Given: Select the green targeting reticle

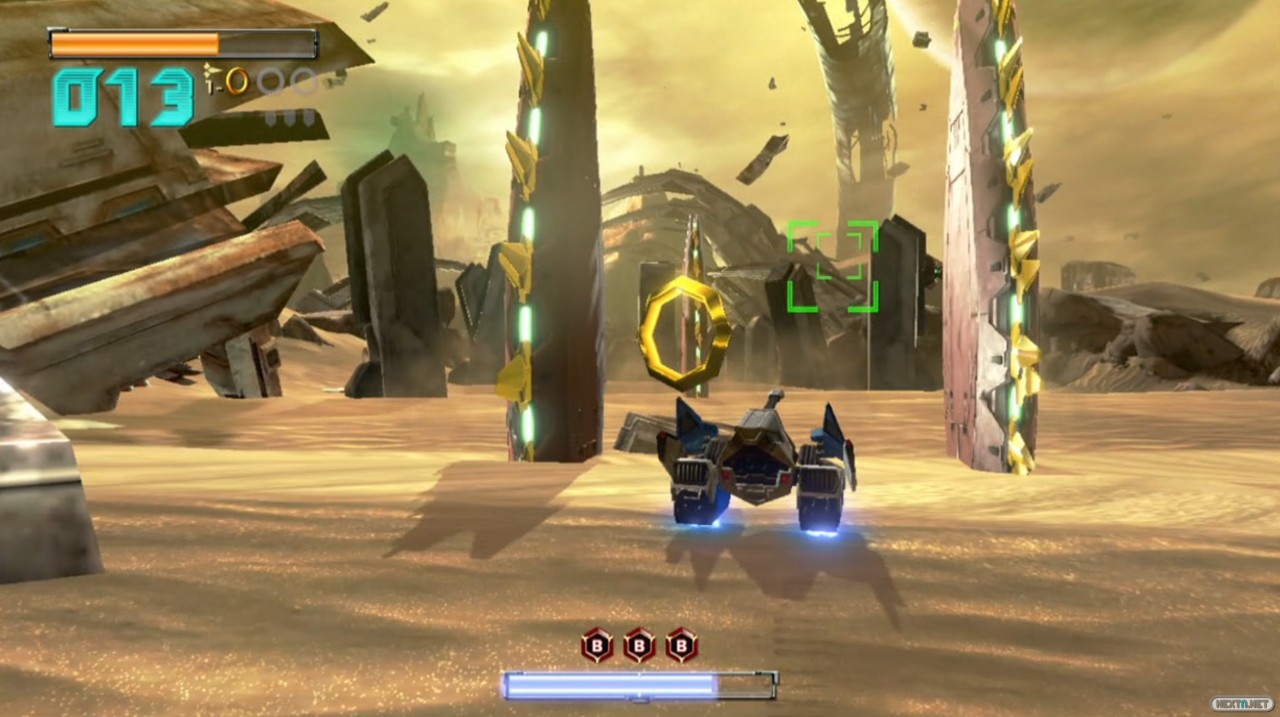Looking at the screenshot, I should pyautogui.click(x=832, y=266).
